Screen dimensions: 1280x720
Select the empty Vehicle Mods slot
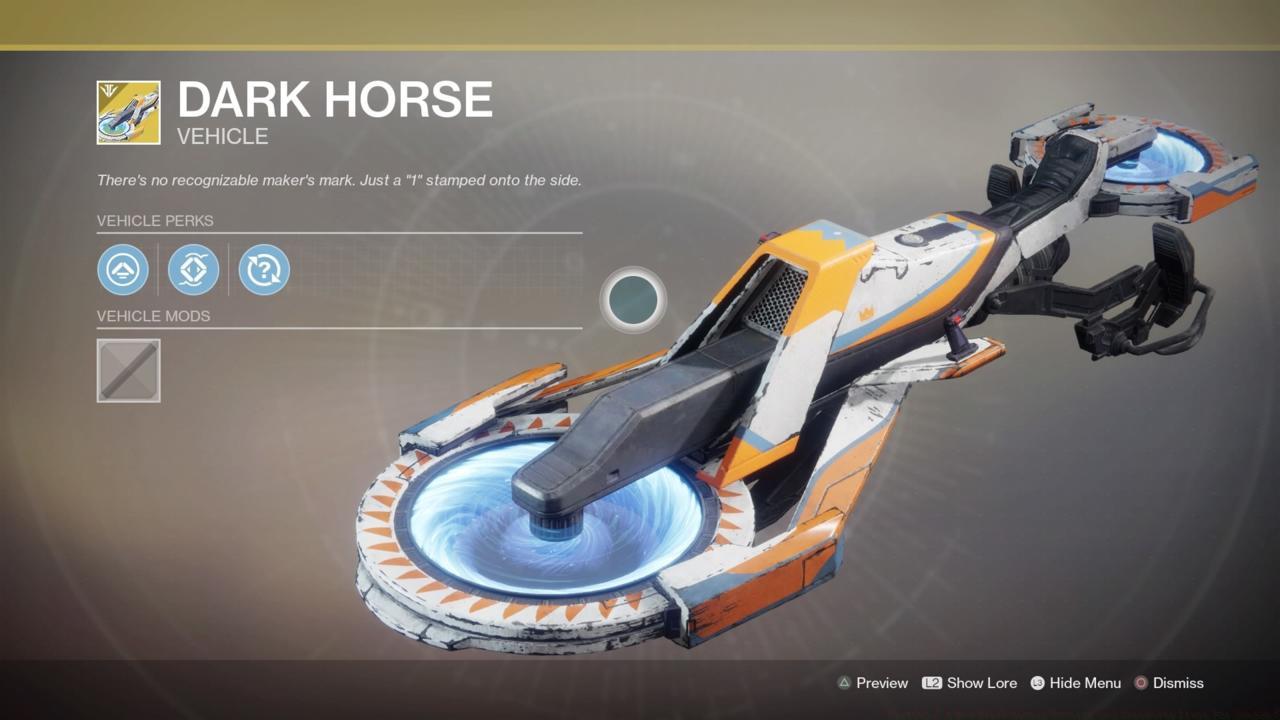click(x=128, y=370)
